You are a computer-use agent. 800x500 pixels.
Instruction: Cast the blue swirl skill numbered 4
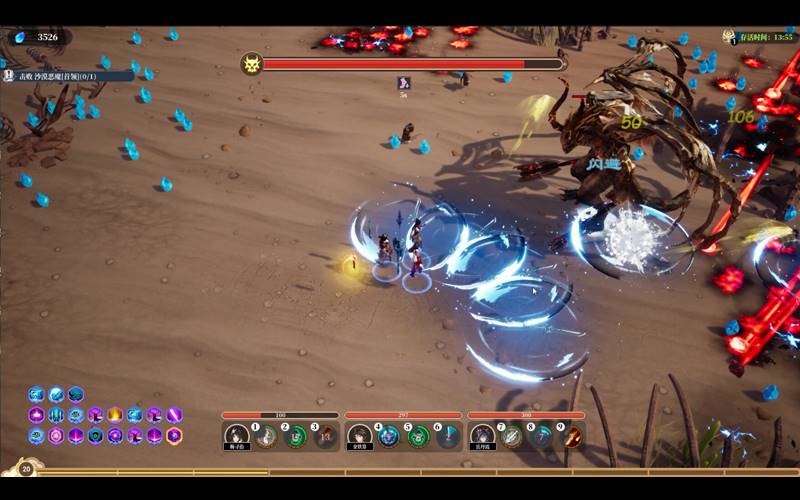(389, 436)
